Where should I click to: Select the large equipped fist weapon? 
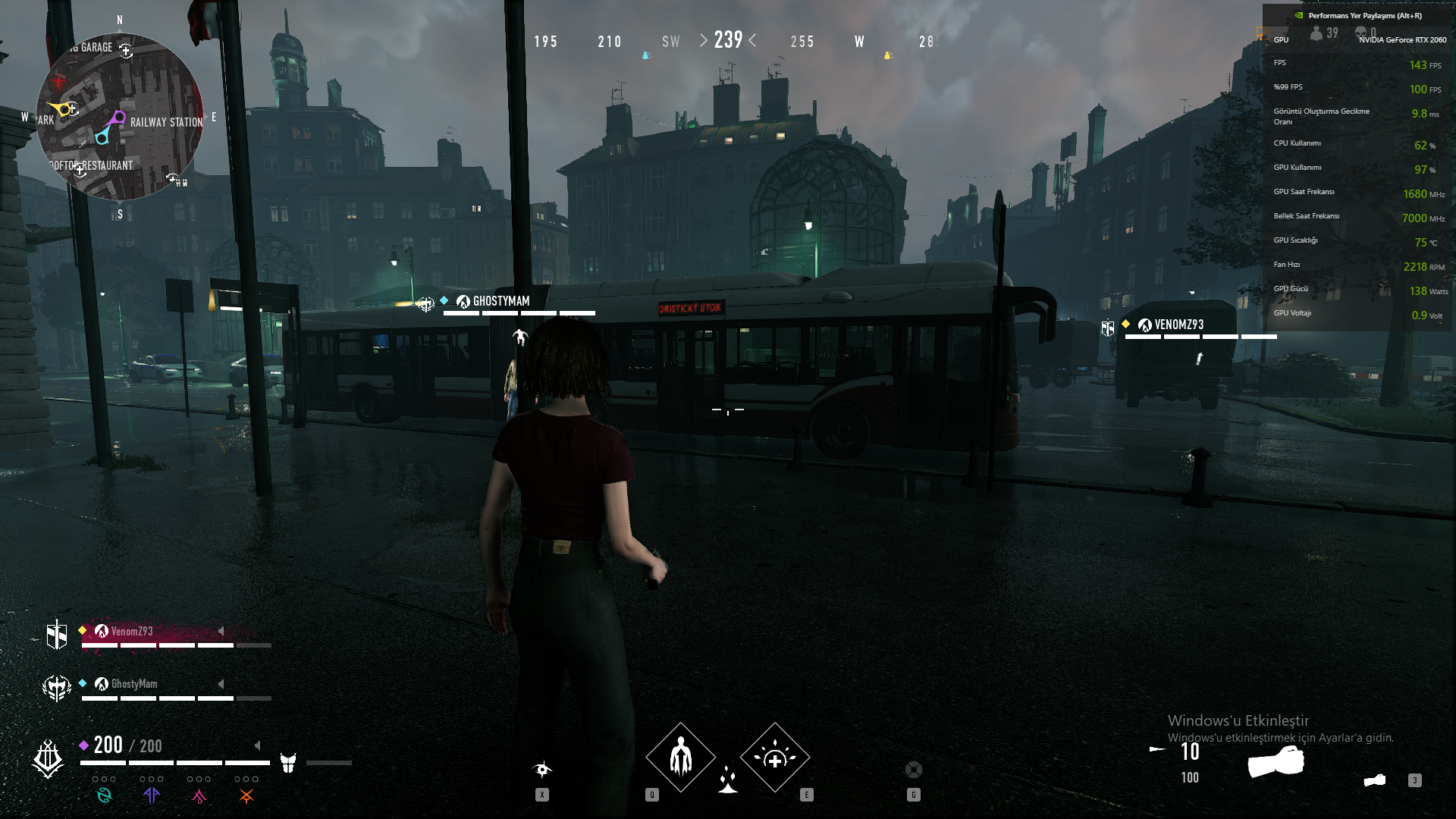pos(1276,761)
